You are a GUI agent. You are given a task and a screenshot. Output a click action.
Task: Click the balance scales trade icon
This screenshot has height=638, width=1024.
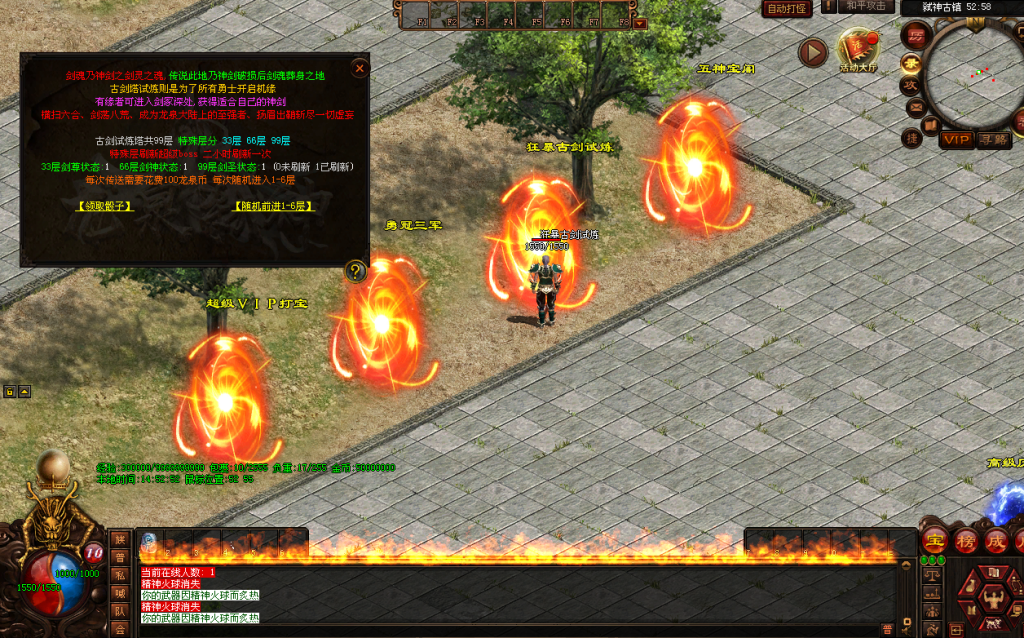point(932,575)
